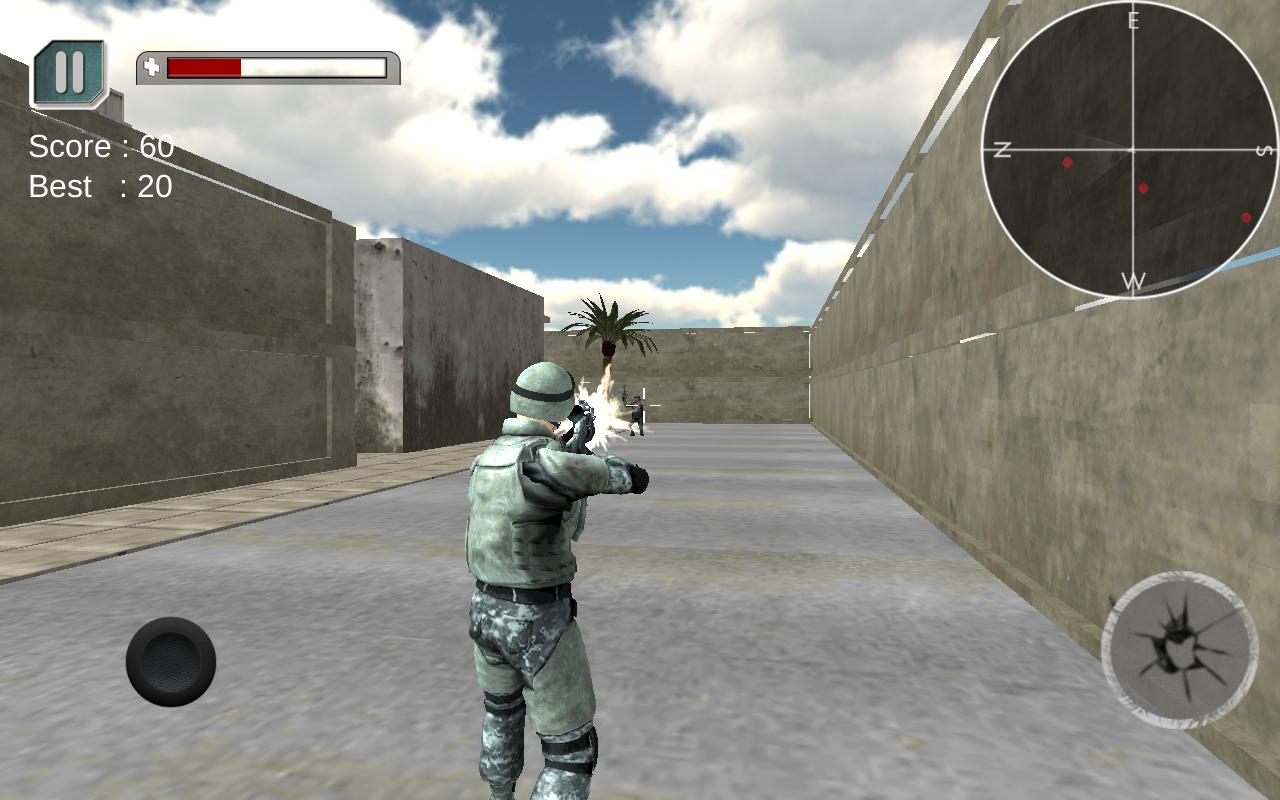Viewport: 1280px width, 800px height.
Task: Tap the lowest red enemy dot on radar
Action: [1246, 215]
